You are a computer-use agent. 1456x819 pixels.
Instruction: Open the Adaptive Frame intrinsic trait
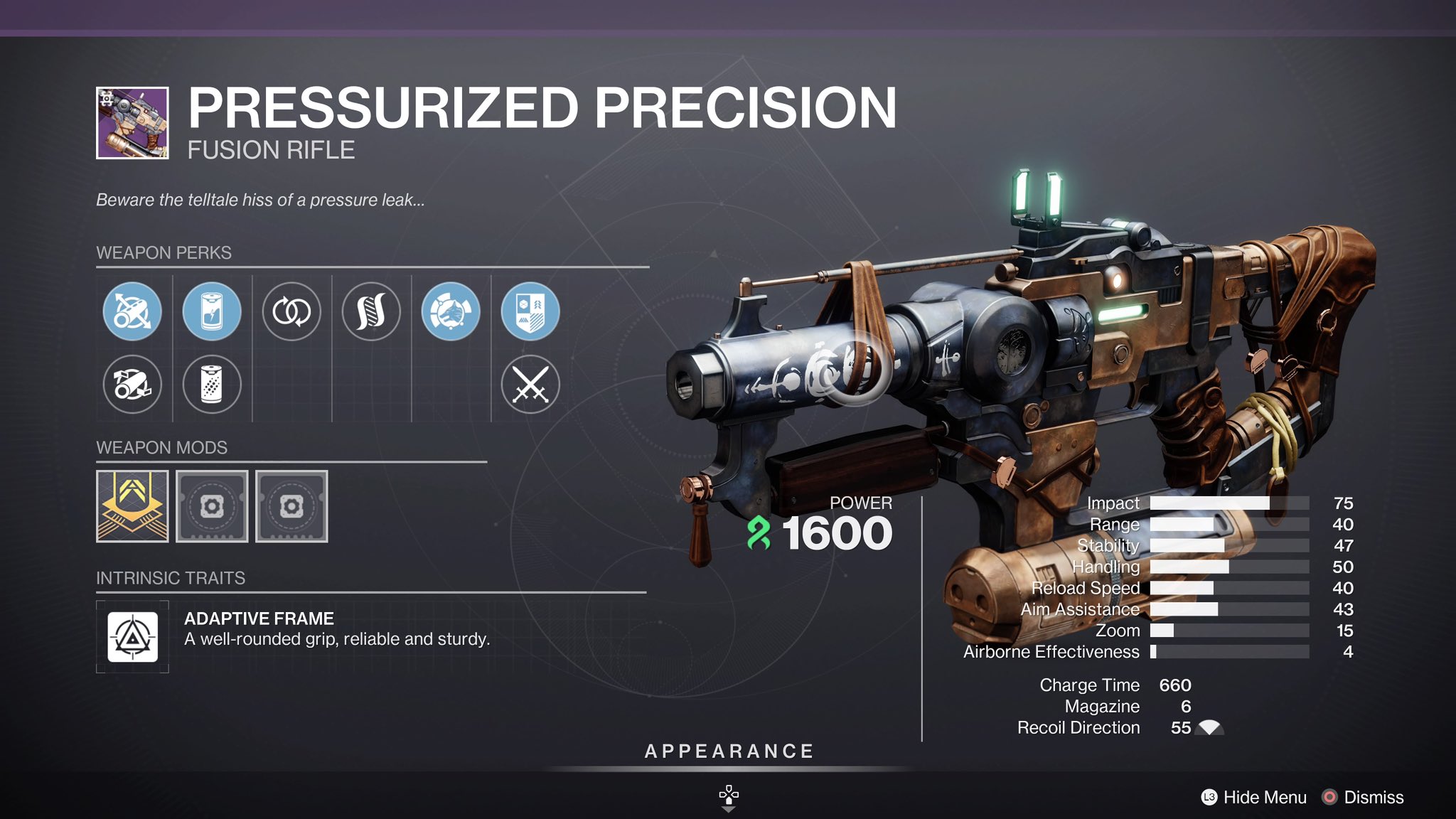(x=132, y=636)
